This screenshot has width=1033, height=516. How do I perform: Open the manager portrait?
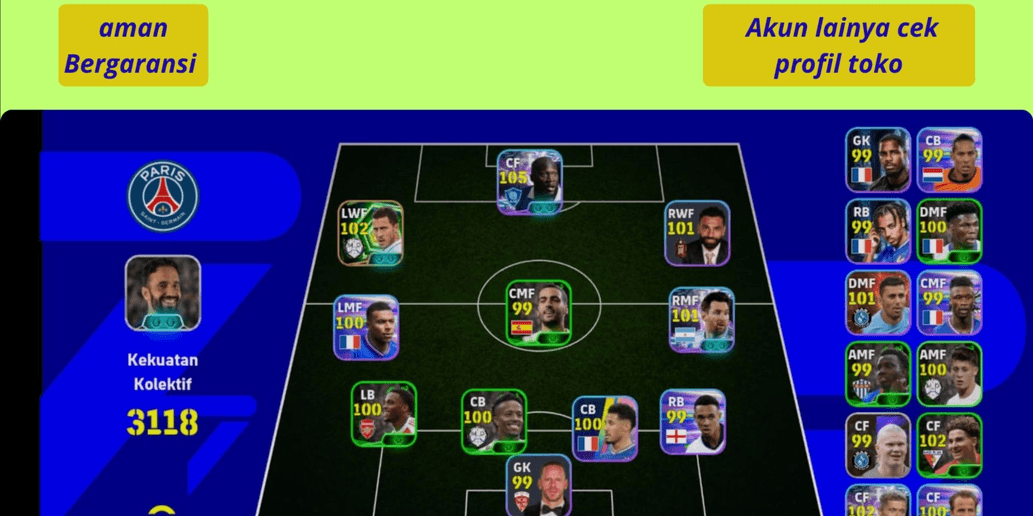pos(162,293)
